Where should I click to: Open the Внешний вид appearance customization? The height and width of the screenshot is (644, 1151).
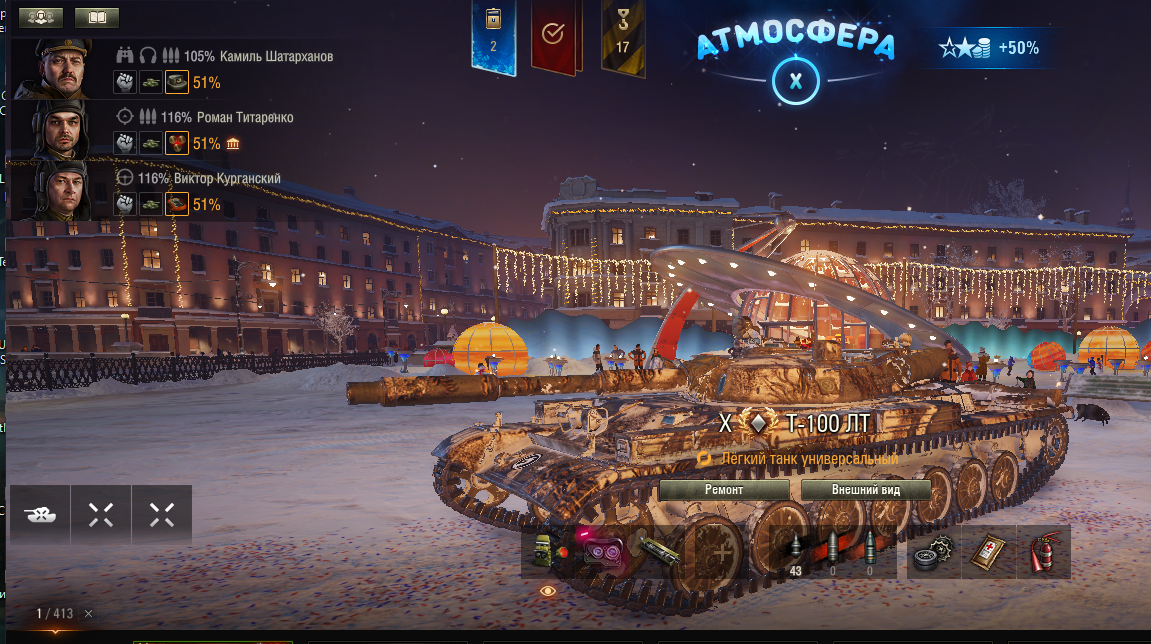866,490
